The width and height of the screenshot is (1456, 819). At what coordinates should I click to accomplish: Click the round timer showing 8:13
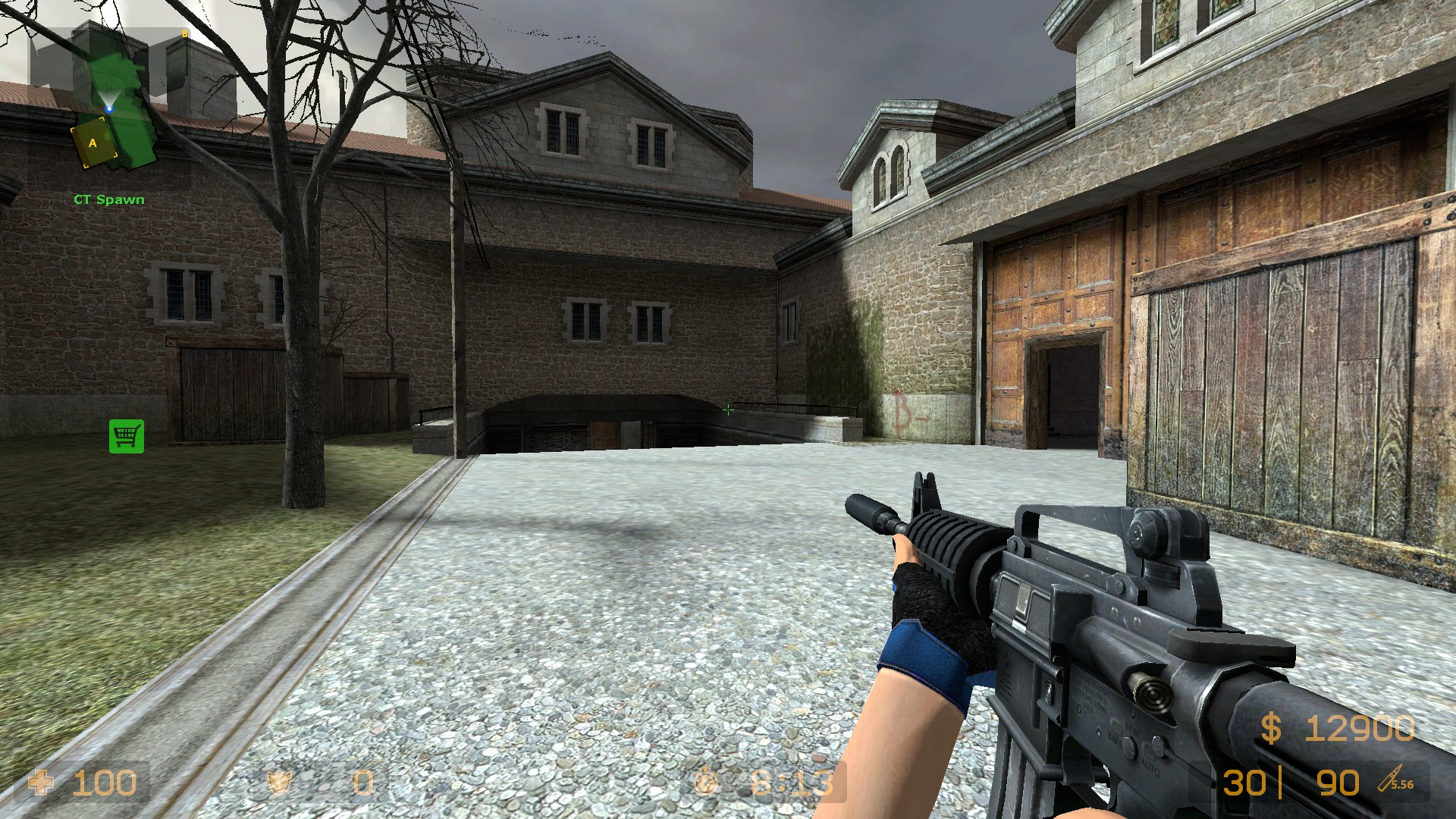pyautogui.click(x=792, y=783)
